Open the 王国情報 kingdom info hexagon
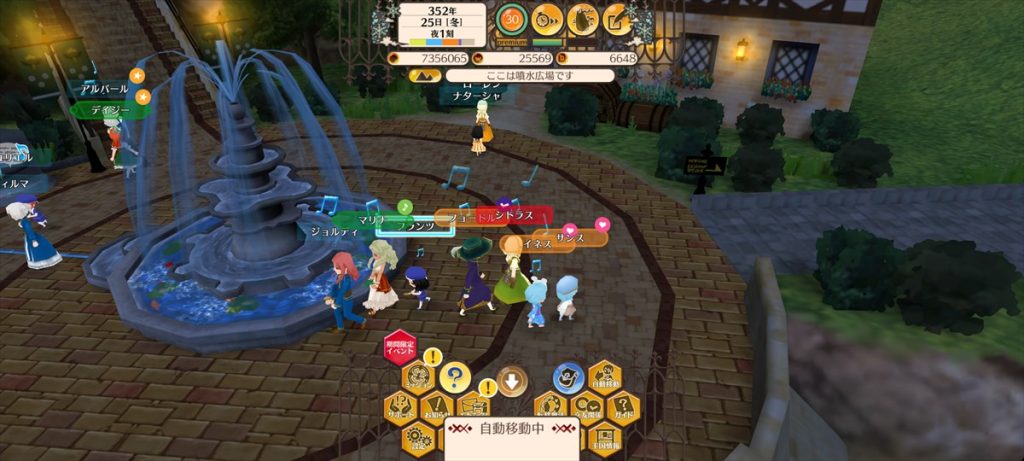Viewport: 1024px width, 461px height. click(605, 437)
